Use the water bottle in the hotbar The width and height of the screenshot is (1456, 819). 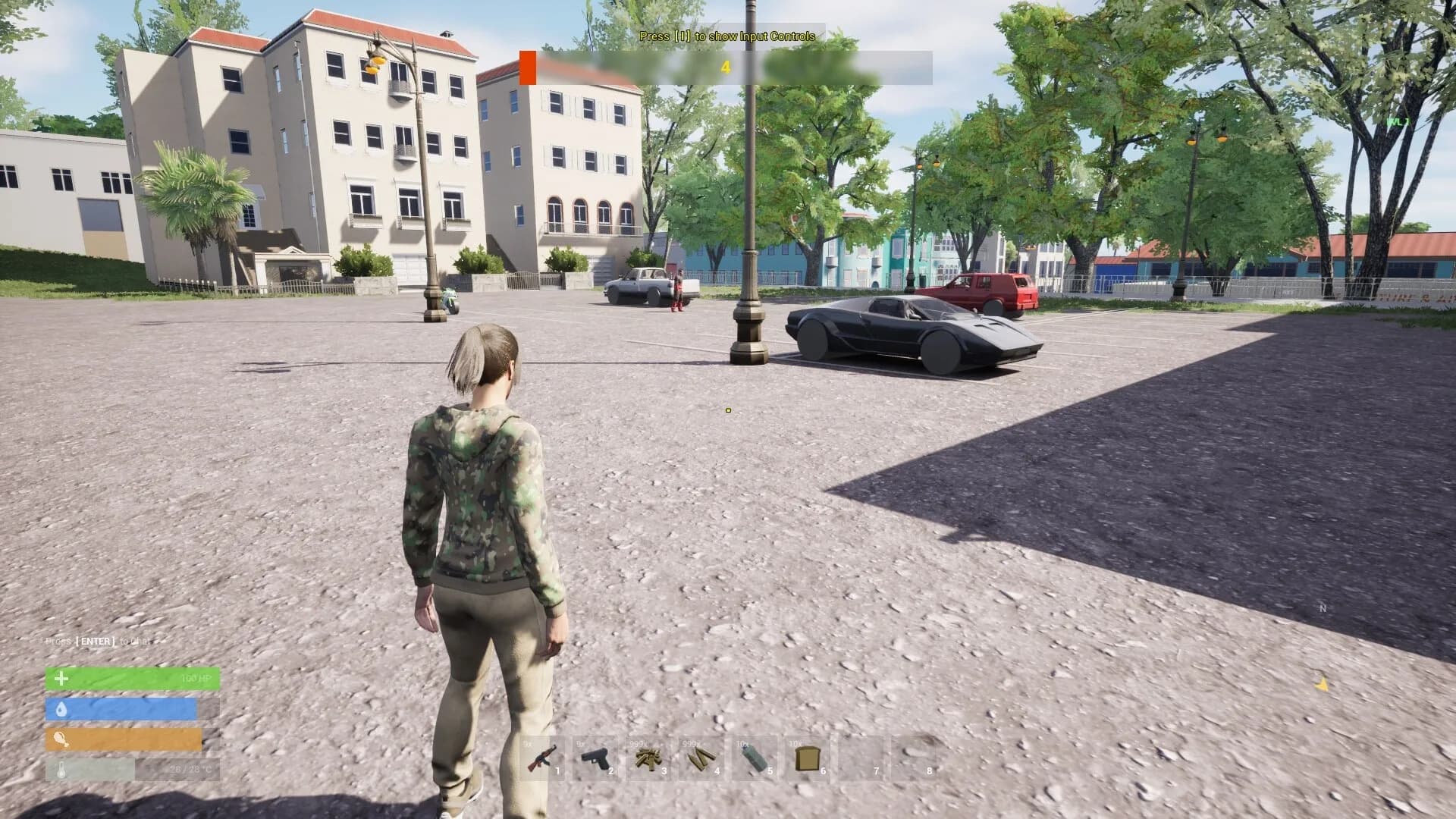click(x=755, y=758)
